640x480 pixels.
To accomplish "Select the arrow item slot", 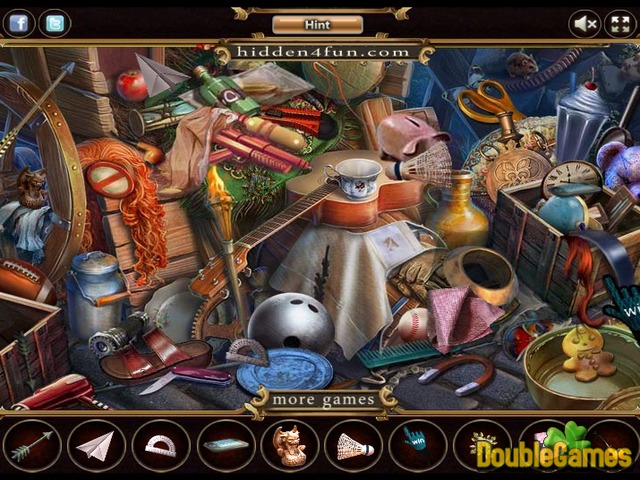I will [x=31, y=444].
